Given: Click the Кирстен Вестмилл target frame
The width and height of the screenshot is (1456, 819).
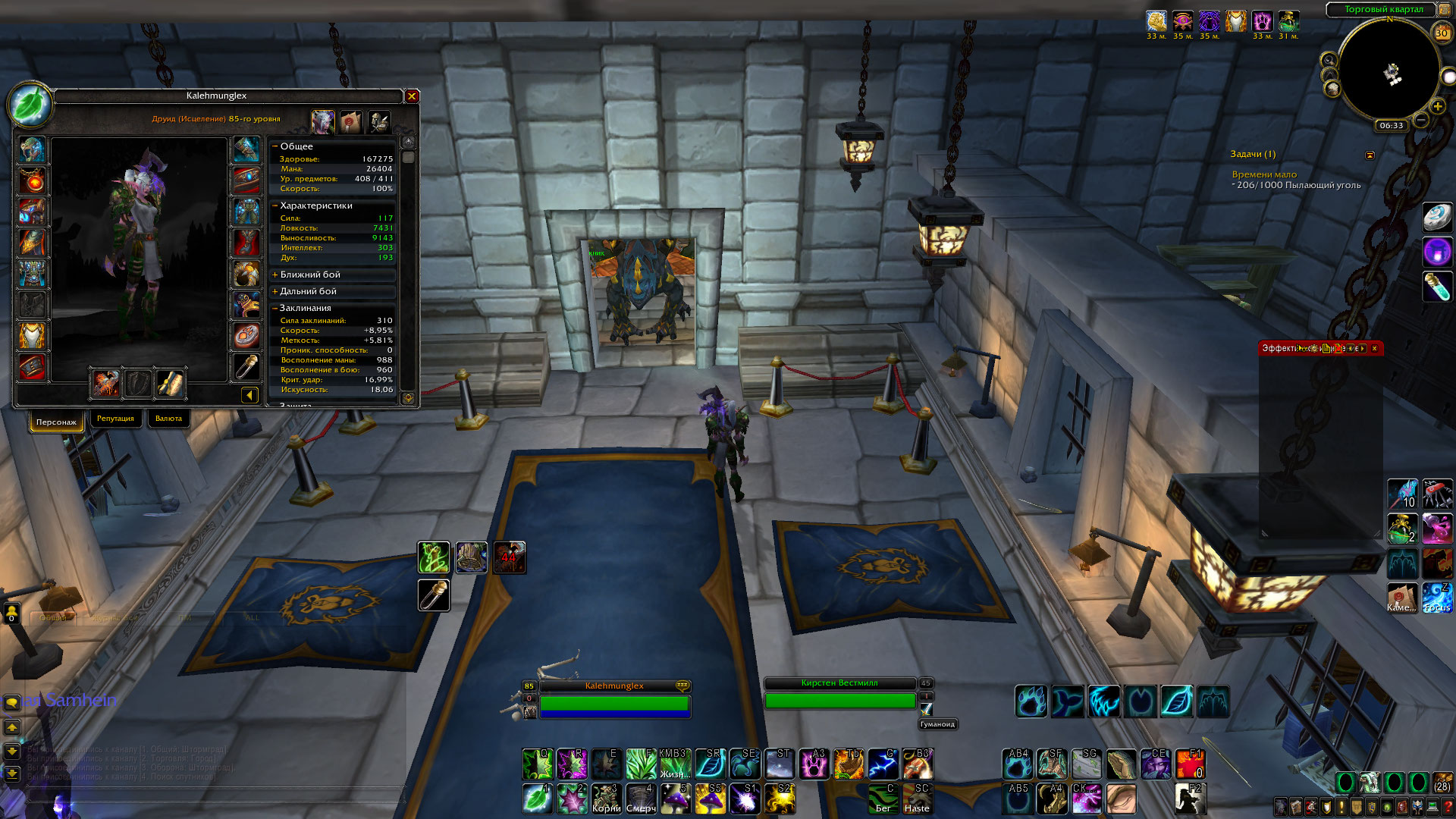Looking at the screenshot, I should 839,693.
